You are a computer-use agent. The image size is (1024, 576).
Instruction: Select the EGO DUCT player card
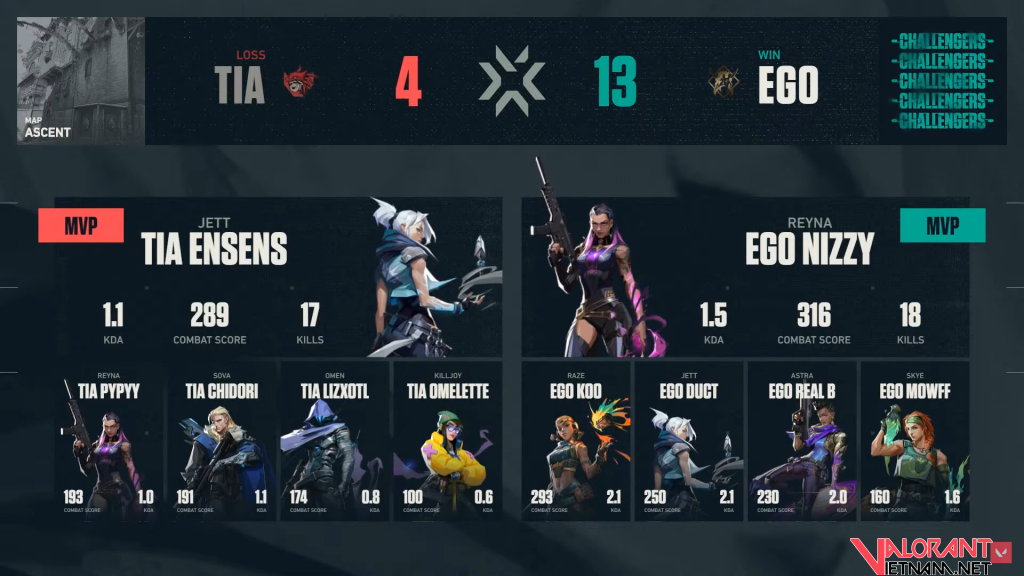689,440
